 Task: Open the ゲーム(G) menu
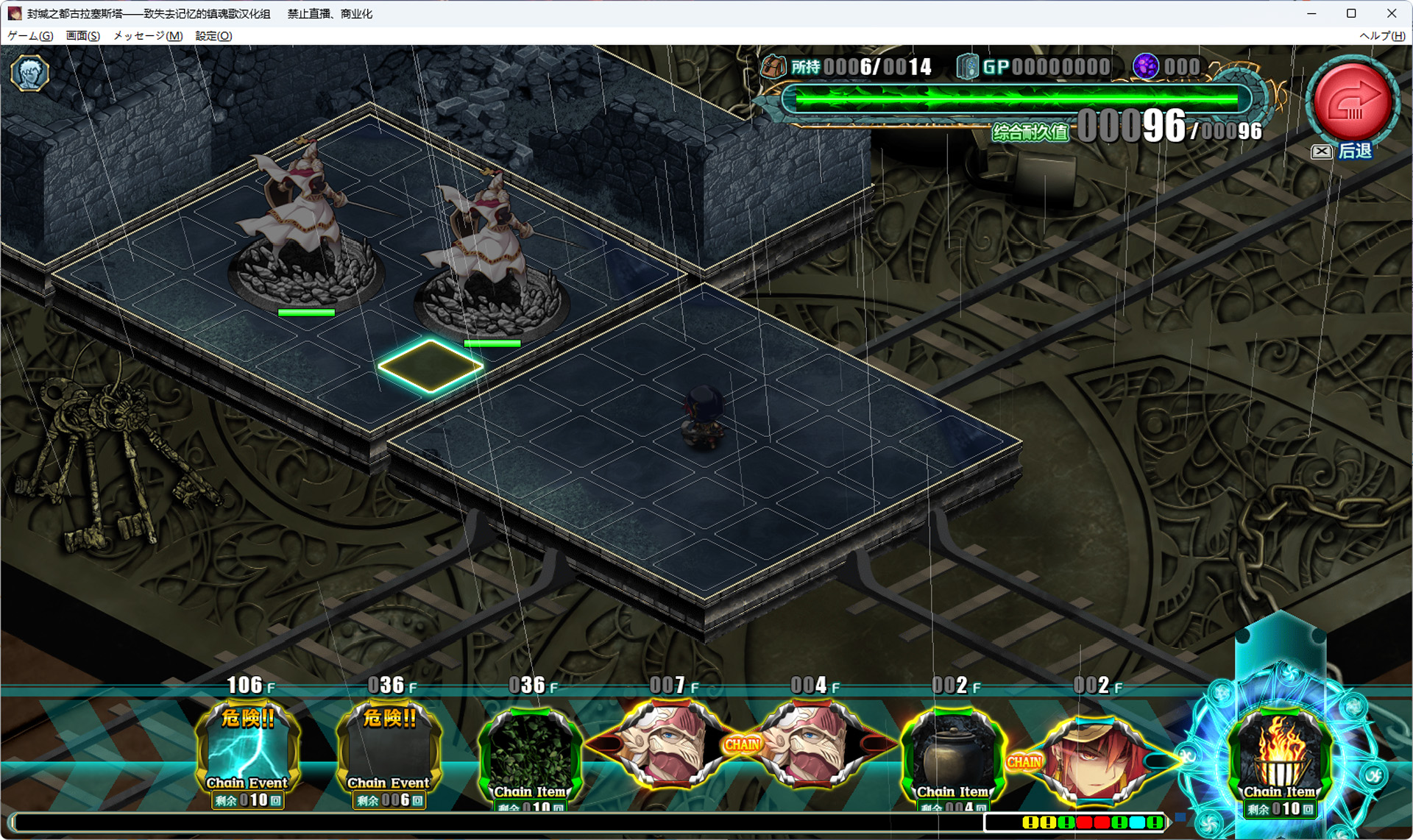(30, 35)
